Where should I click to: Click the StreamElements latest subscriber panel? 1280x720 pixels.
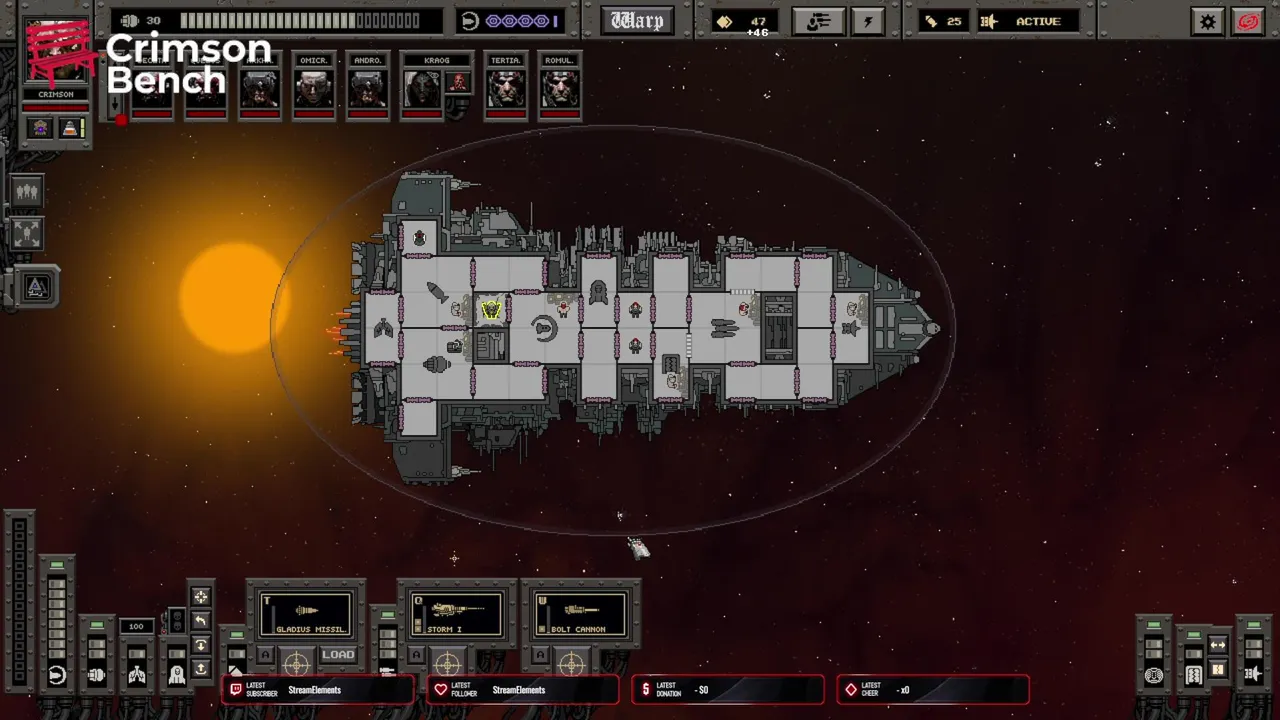(x=318, y=690)
